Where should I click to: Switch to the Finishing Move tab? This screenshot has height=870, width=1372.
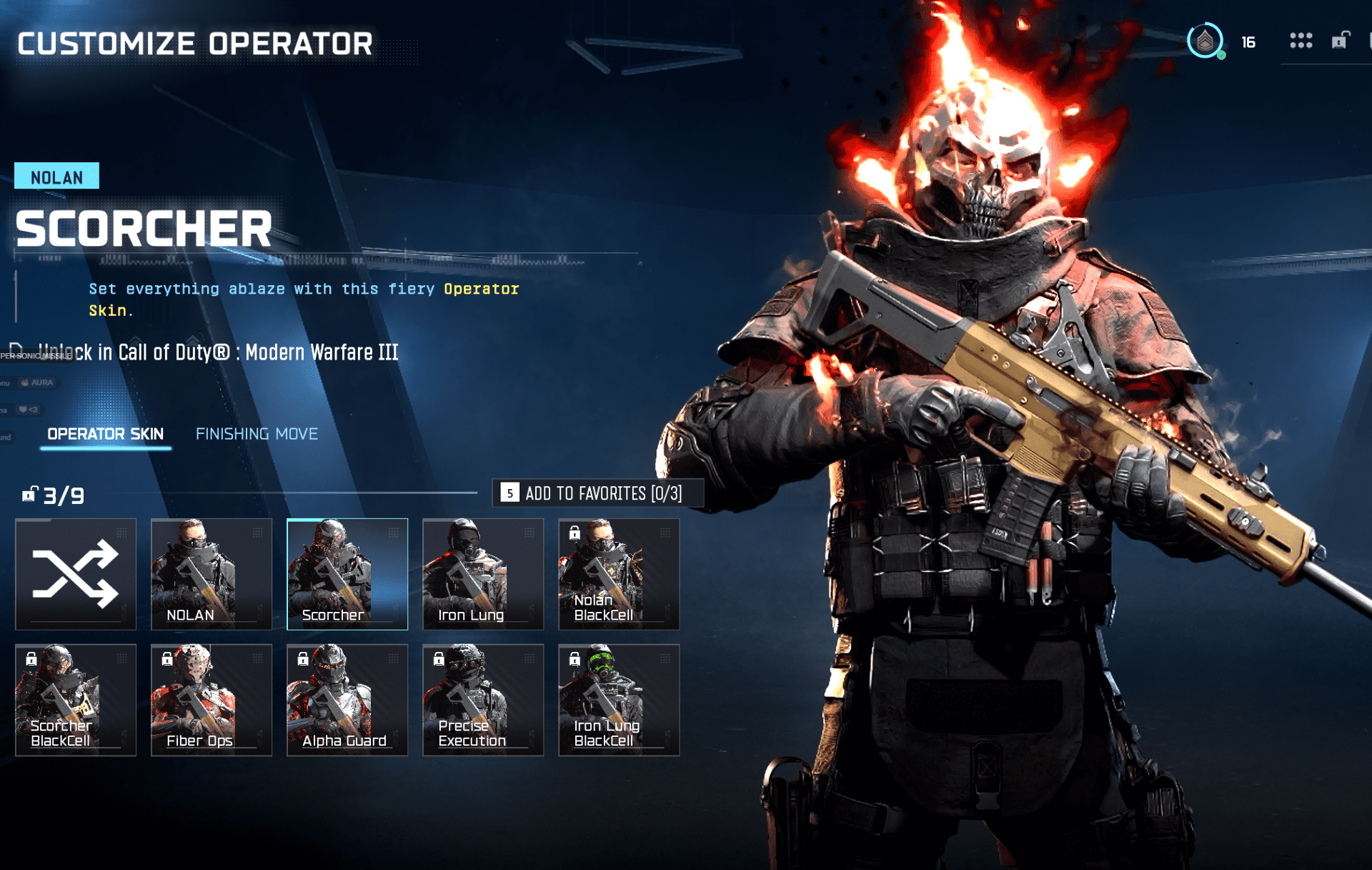click(257, 434)
